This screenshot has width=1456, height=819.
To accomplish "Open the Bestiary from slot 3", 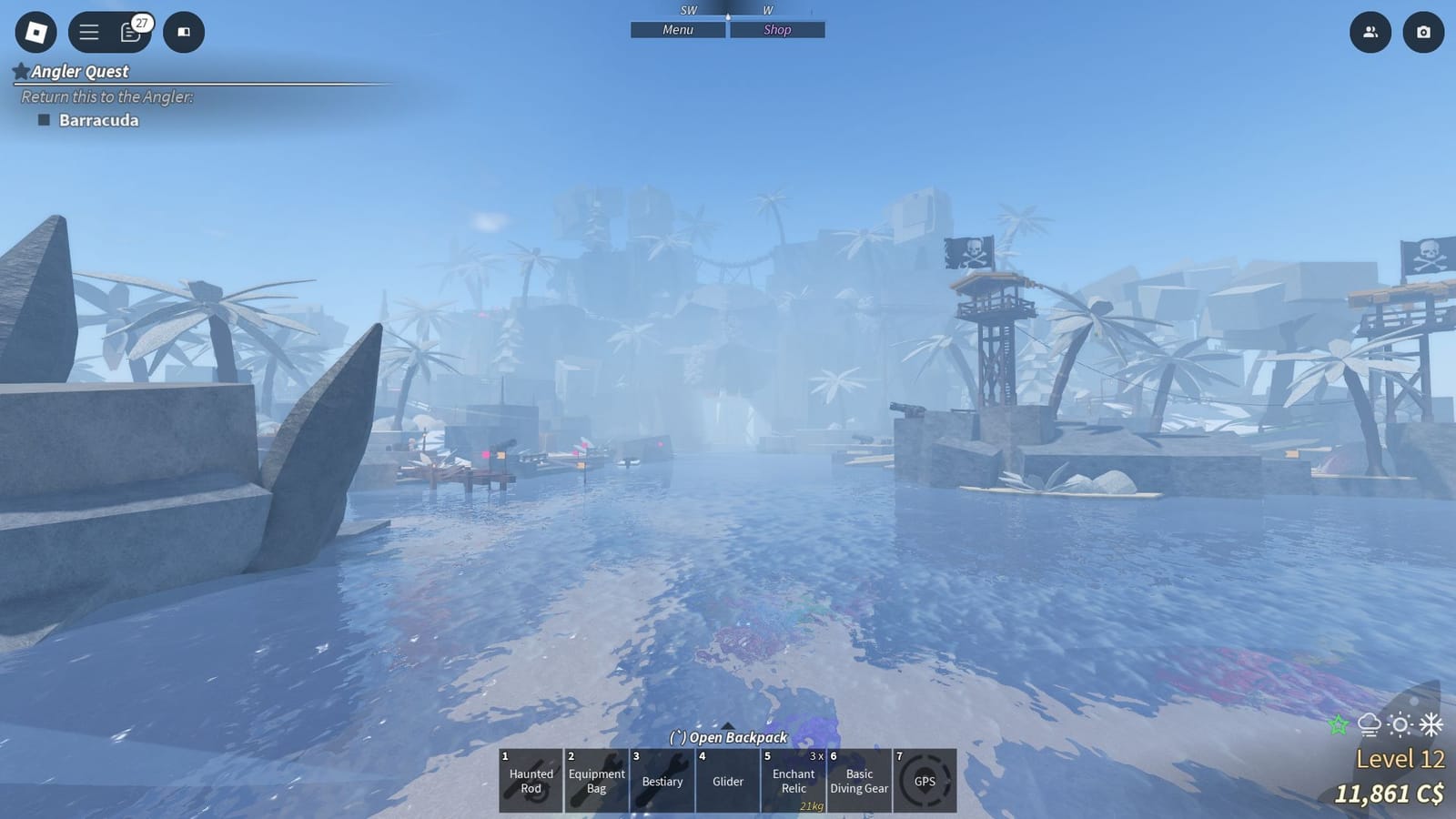I will click(662, 781).
